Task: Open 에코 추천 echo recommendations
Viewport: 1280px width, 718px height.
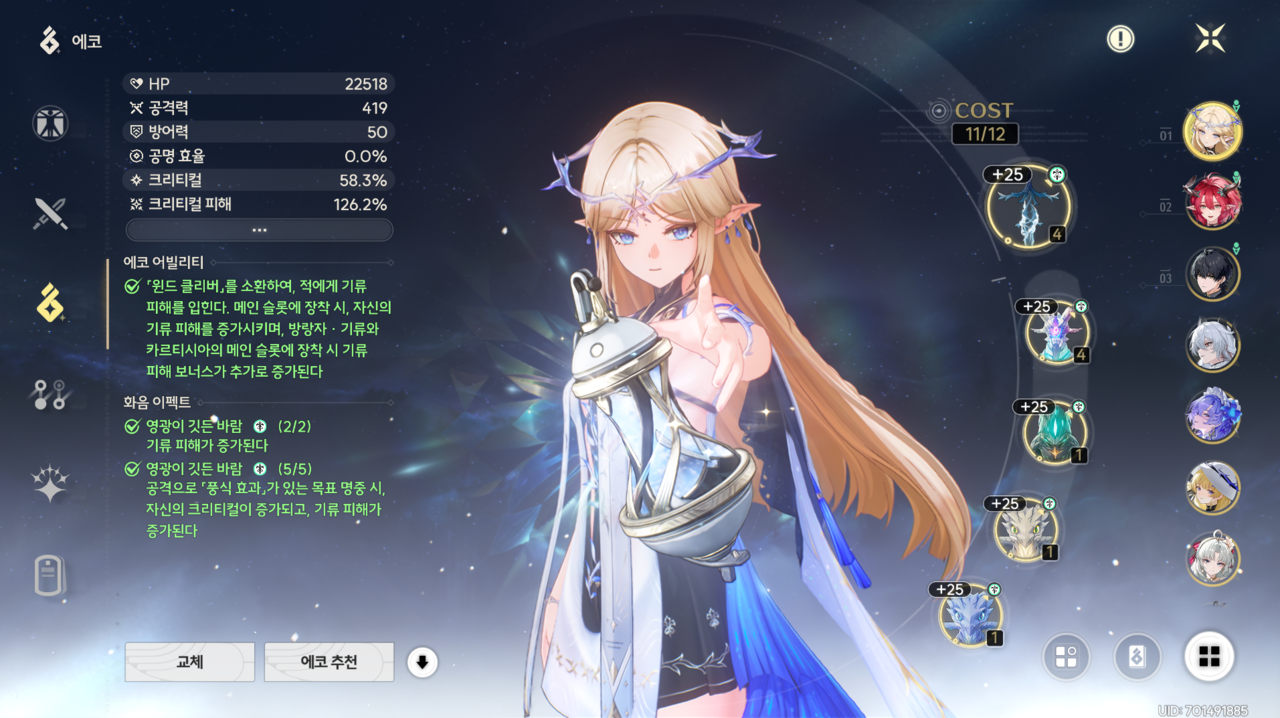Action: 329,662
